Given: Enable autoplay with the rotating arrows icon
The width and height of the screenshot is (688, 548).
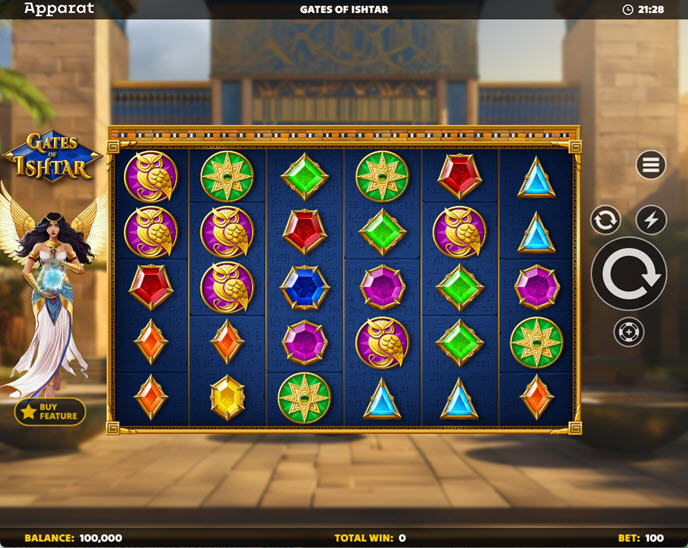Looking at the screenshot, I should pyautogui.click(x=605, y=220).
